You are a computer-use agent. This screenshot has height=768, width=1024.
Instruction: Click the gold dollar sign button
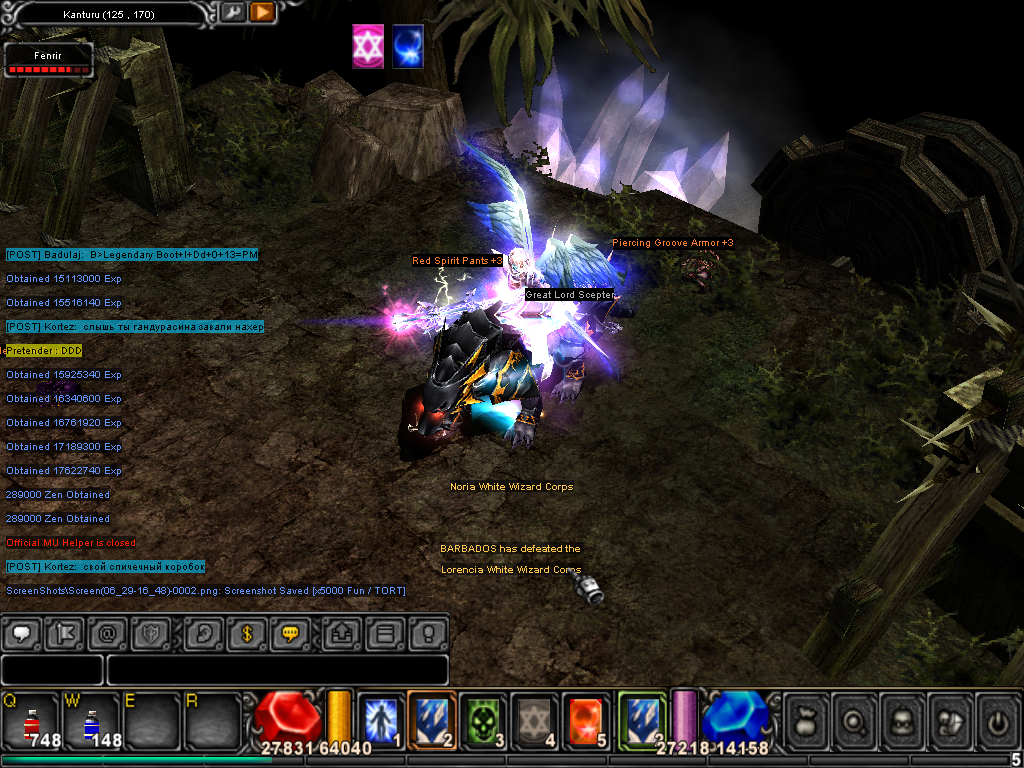(246, 633)
